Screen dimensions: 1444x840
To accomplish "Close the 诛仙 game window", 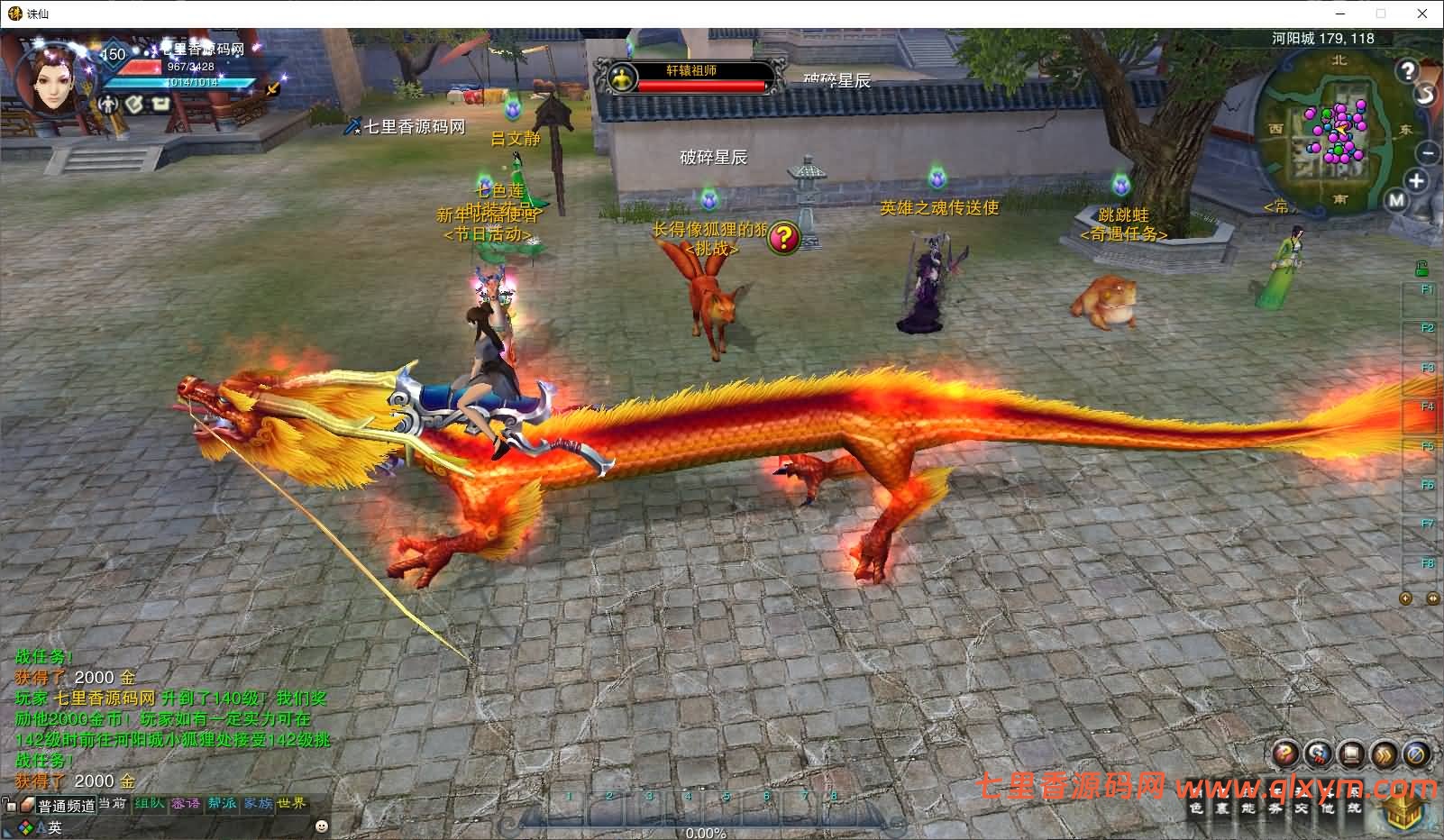I will pyautogui.click(x=1422, y=14).
